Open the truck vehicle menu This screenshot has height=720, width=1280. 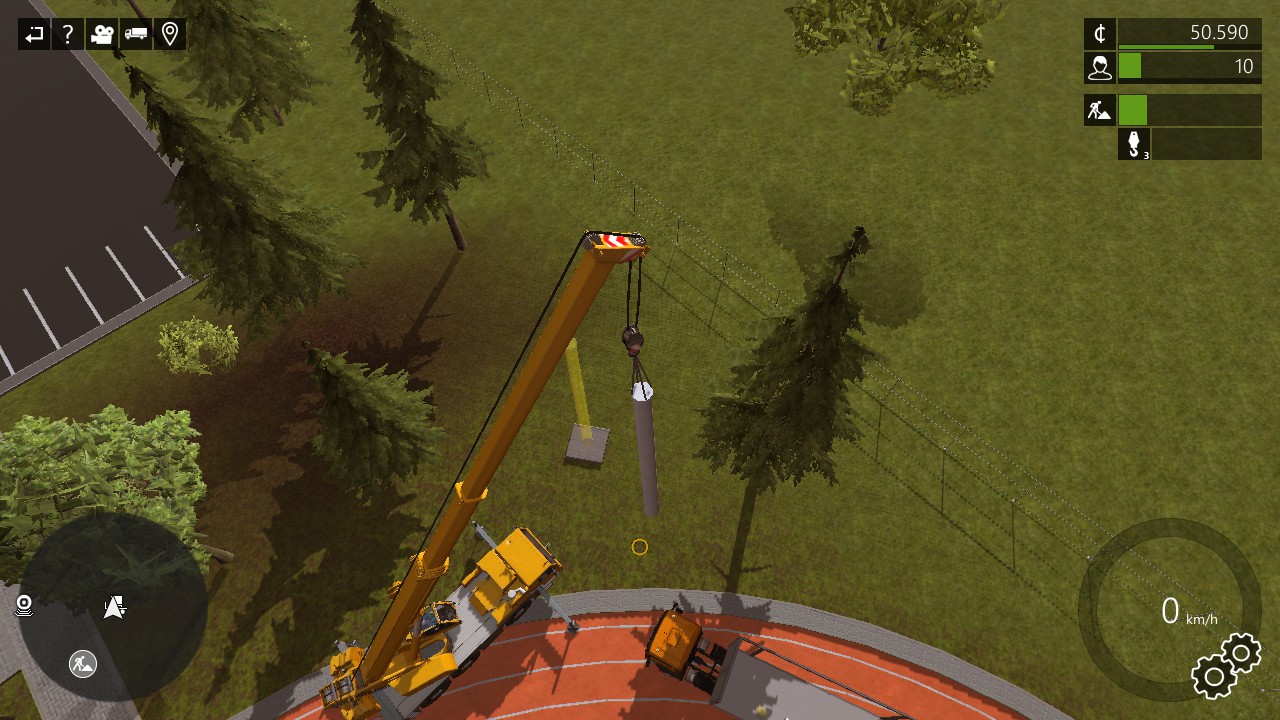click(x=136, y=35)
